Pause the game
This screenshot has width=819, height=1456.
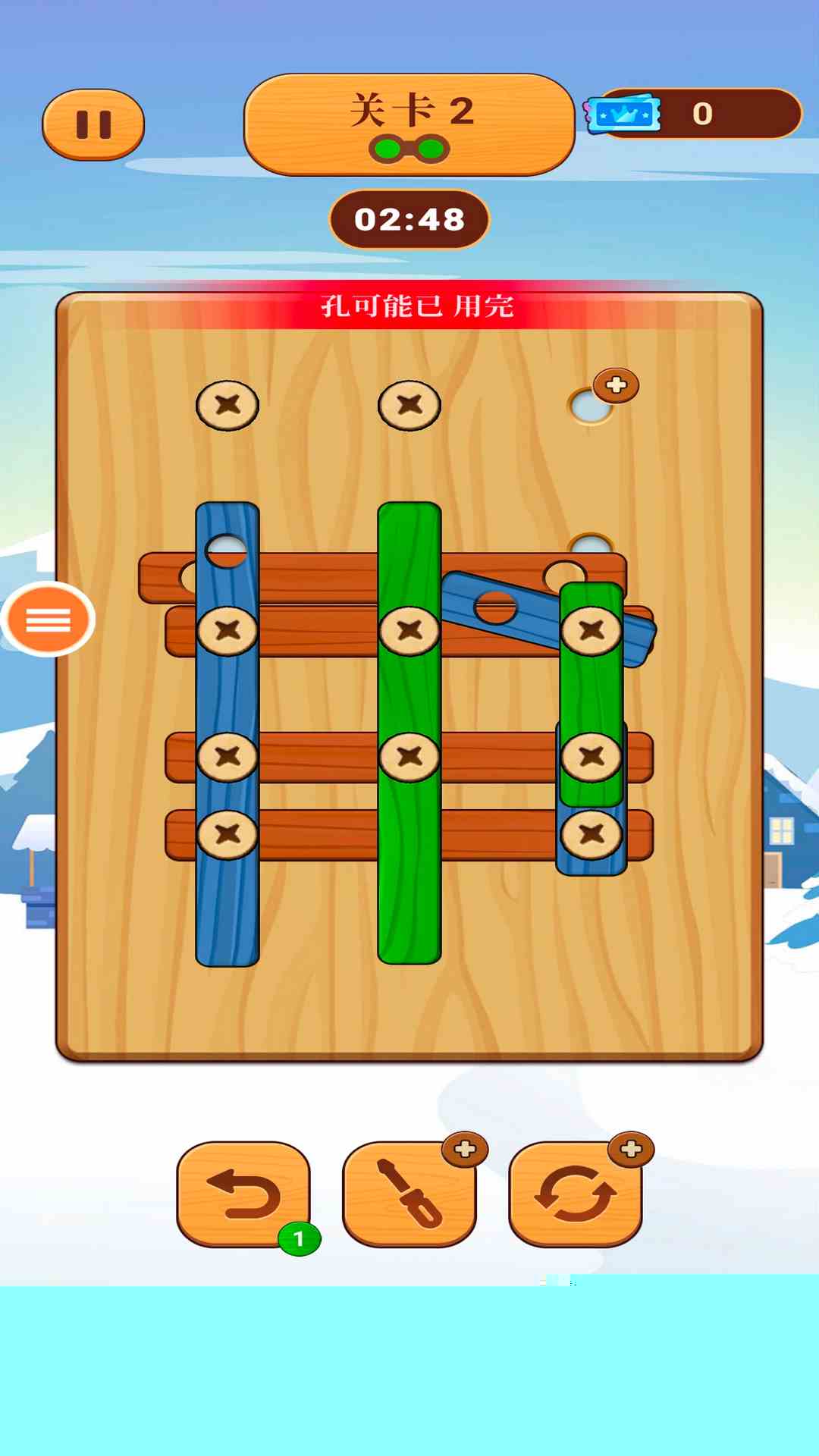click(x=93, y=125)
